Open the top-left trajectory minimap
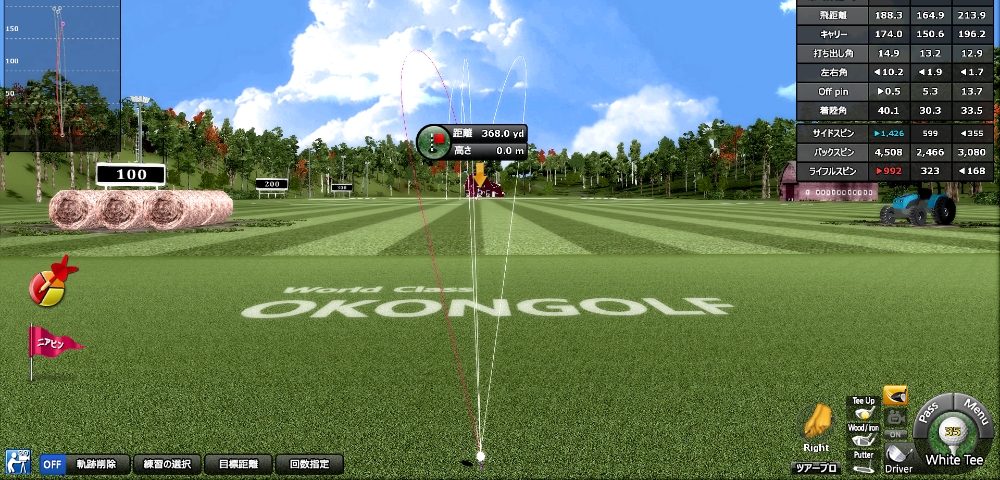 60,75
